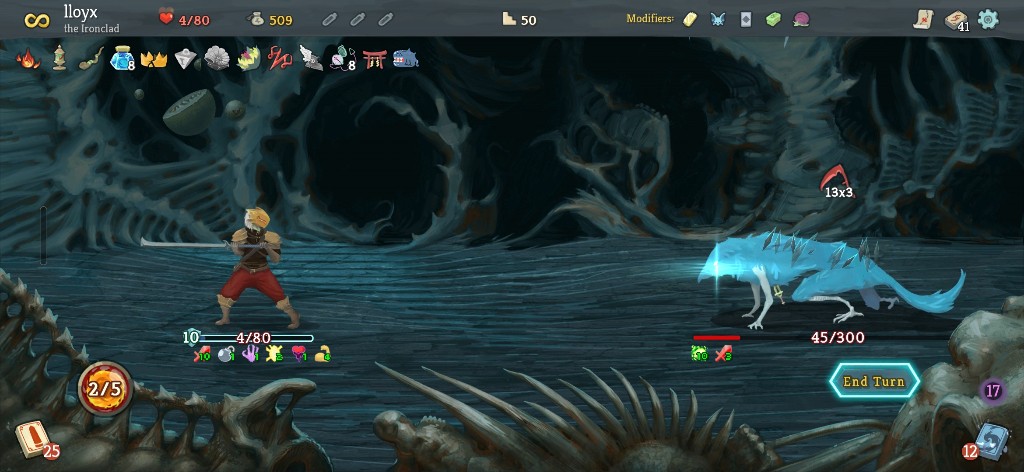Select the snail modifier icon

coord(801,19)
